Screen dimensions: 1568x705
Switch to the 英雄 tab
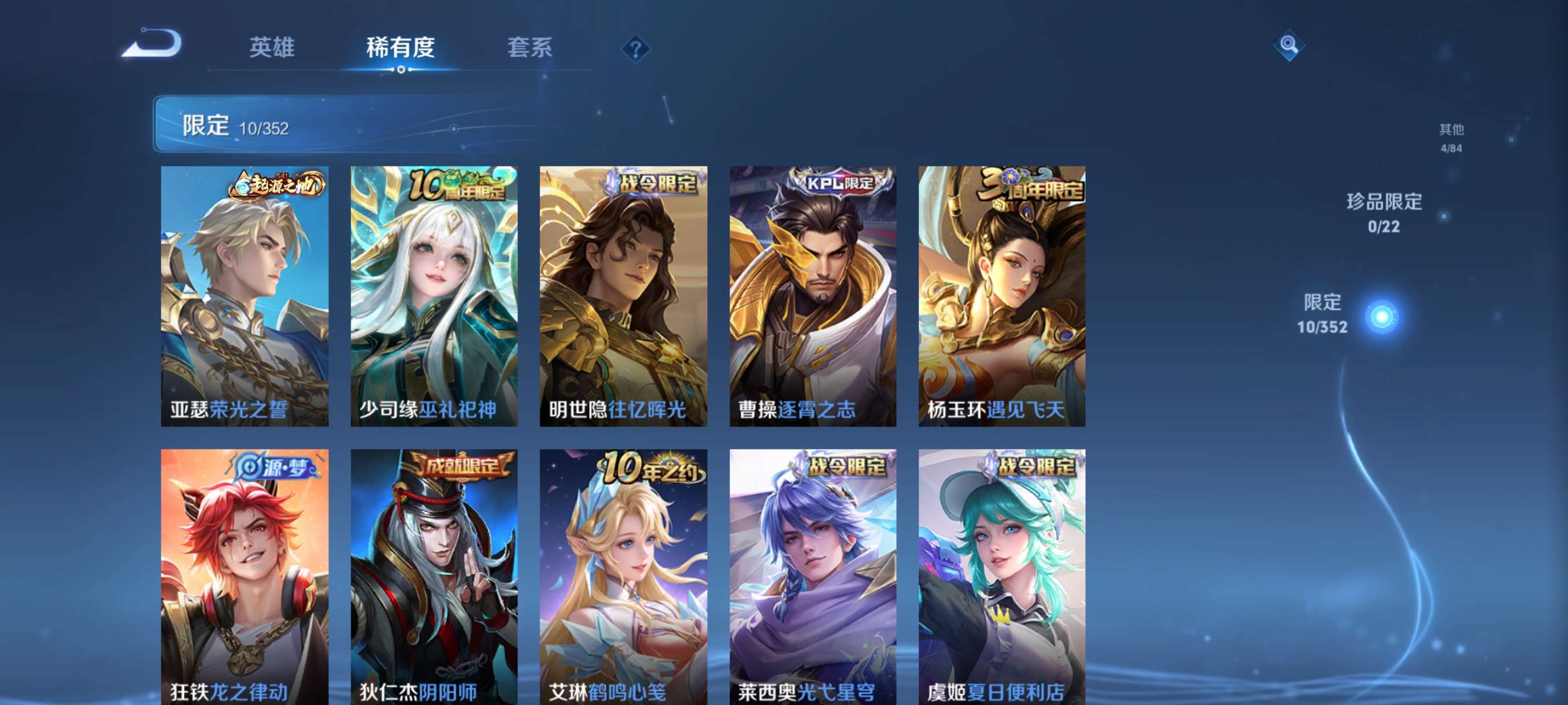(x=272, y=49)
